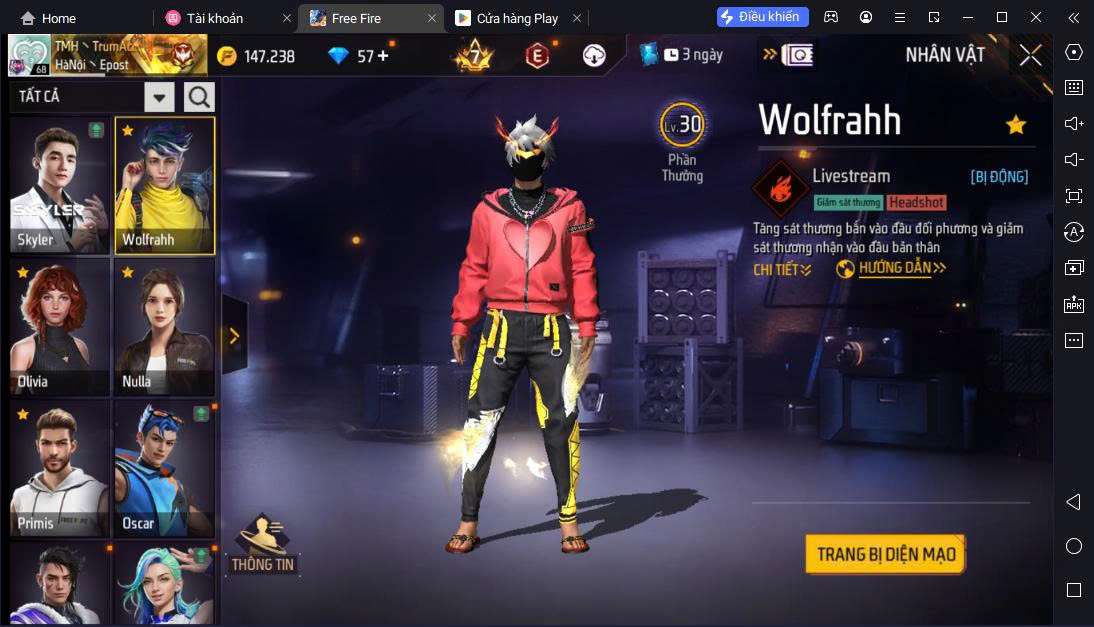1094x627 pixels.
Task: View the Lv.30 Phần Thưởng rewards
Action: pyautogui.click(x=682, y=140)
